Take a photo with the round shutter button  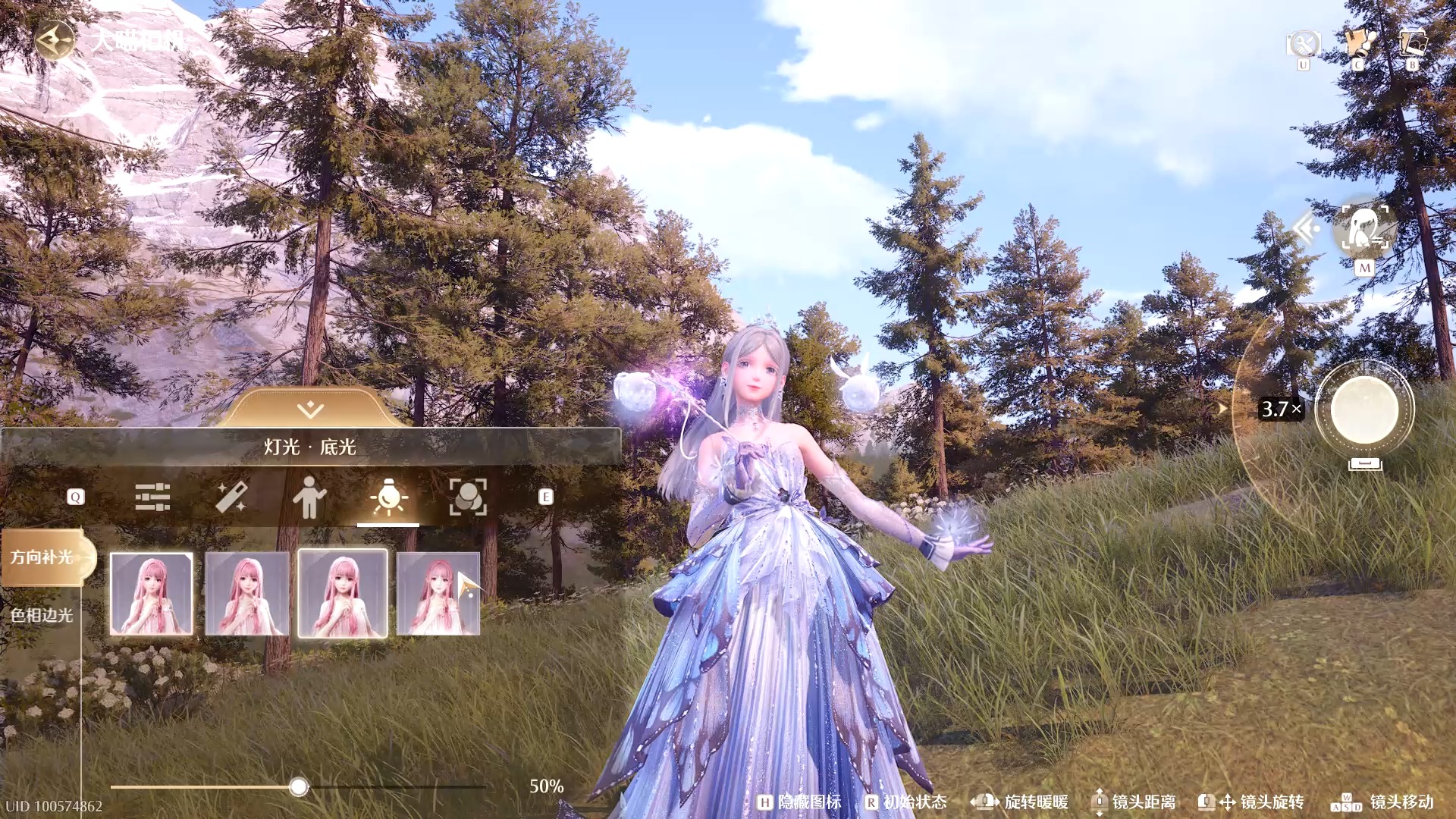point(1364,409)
